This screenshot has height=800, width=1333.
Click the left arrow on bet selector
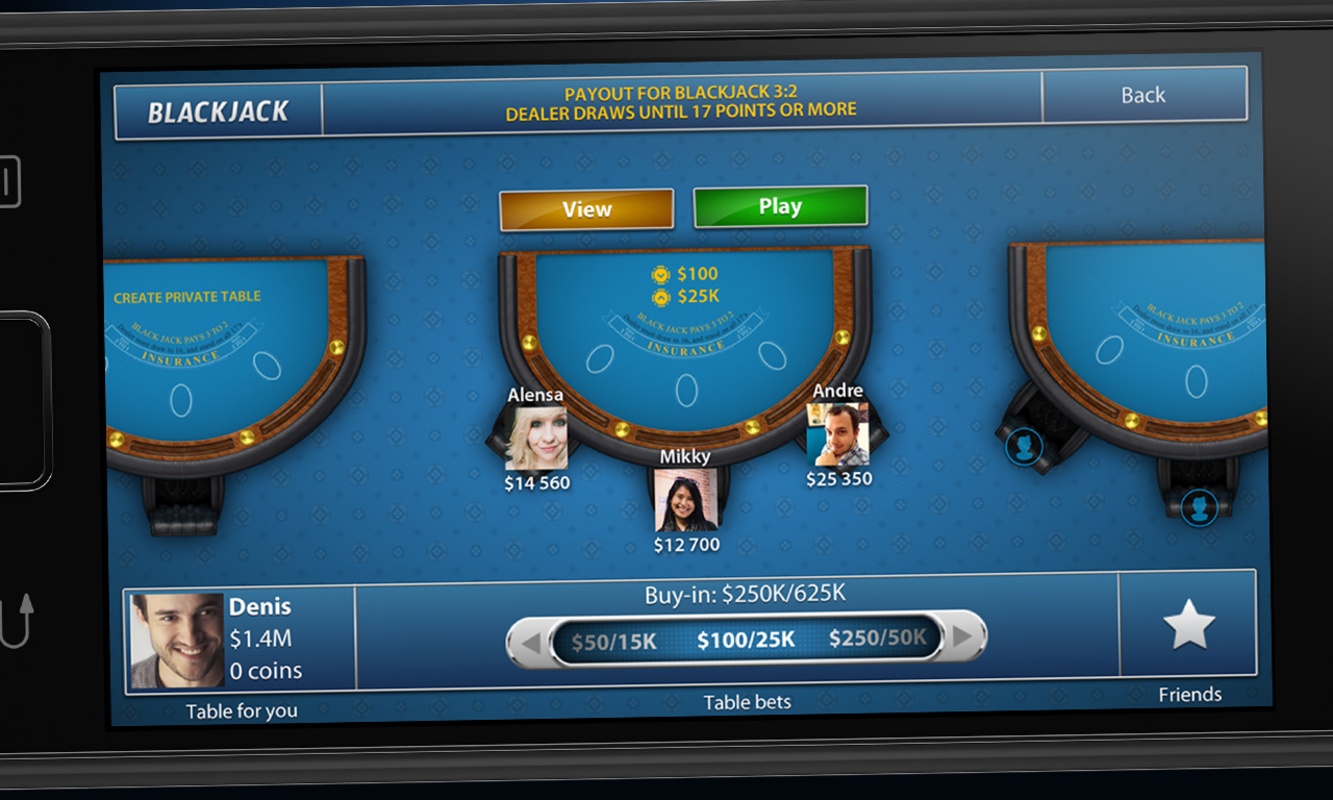[x=530, y=642]
